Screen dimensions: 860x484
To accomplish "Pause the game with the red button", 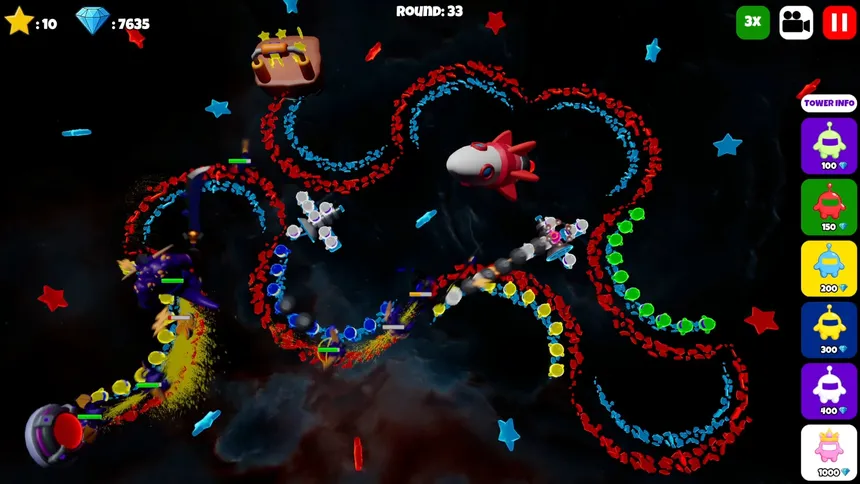I will (839, 22).
